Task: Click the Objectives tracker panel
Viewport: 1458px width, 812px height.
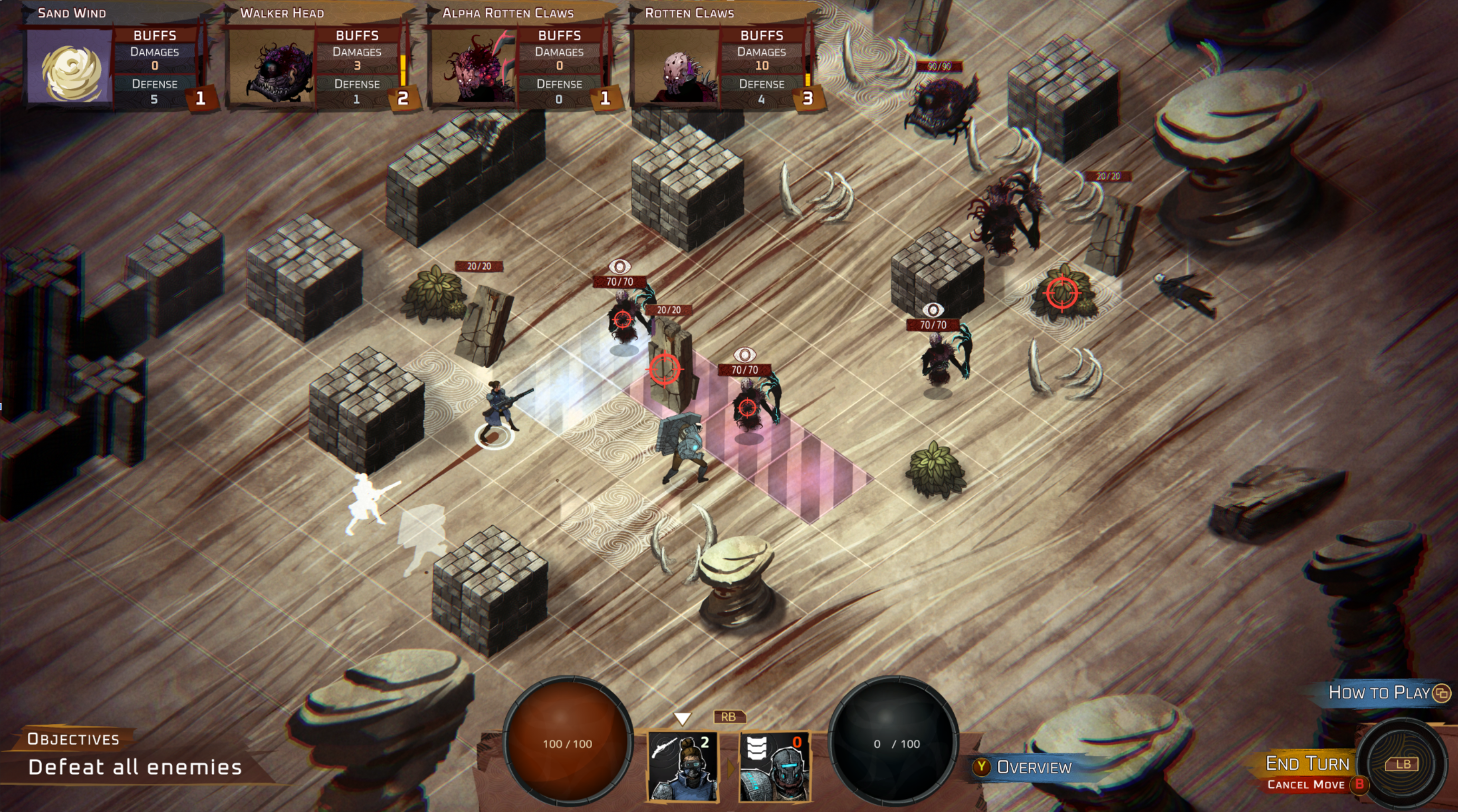Action: click(135, 756)
